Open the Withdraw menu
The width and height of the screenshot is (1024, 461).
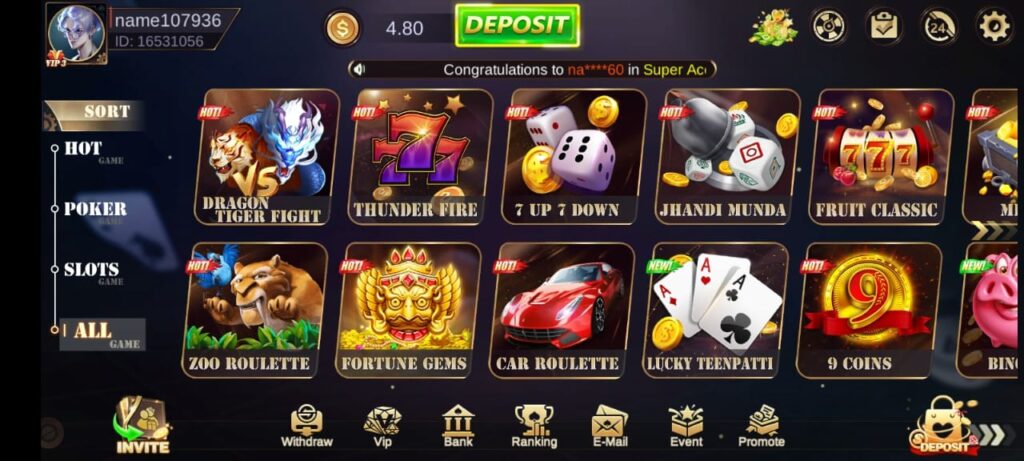(306, 425)
